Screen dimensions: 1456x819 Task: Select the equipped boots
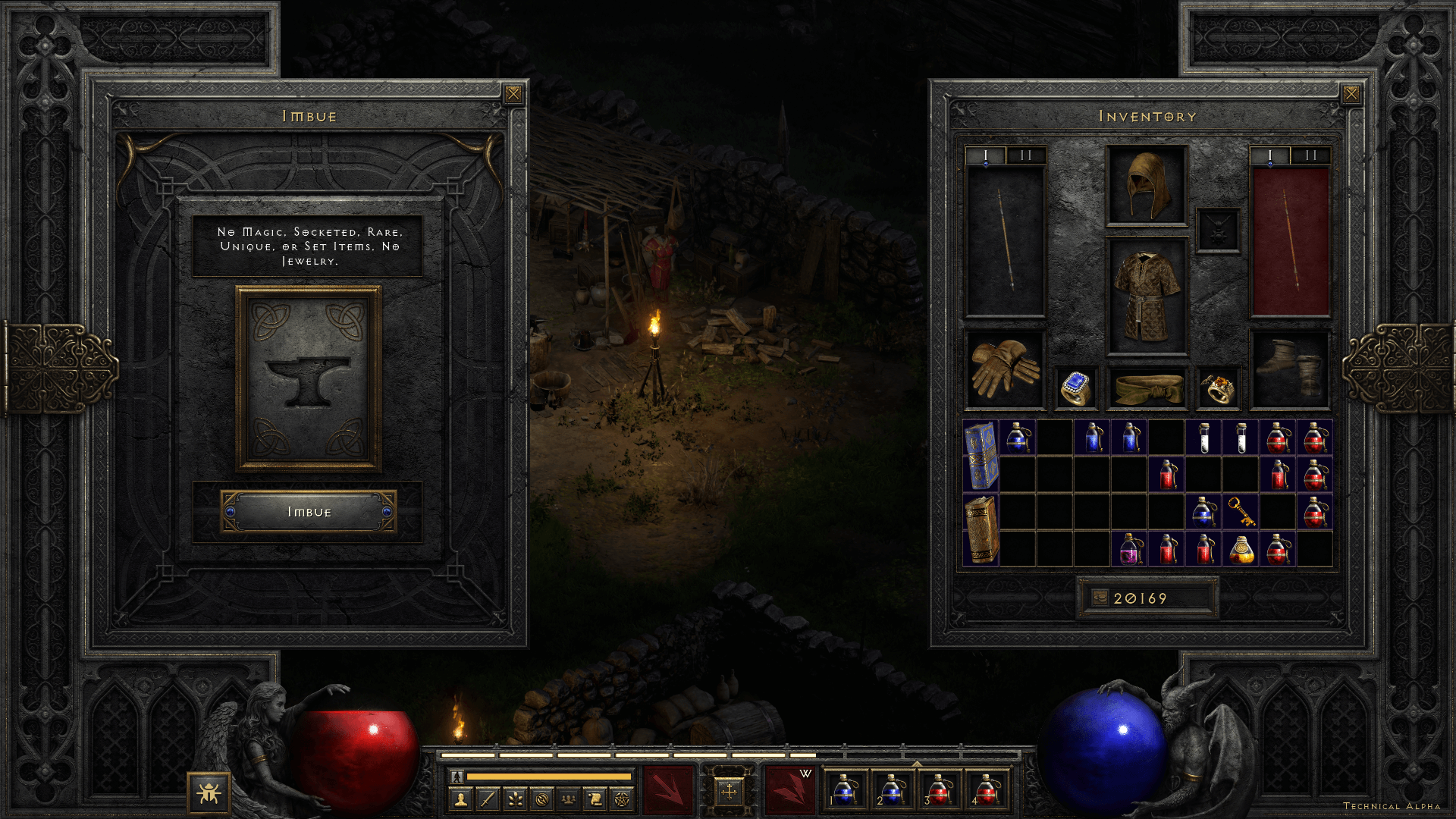(1289, 369)
